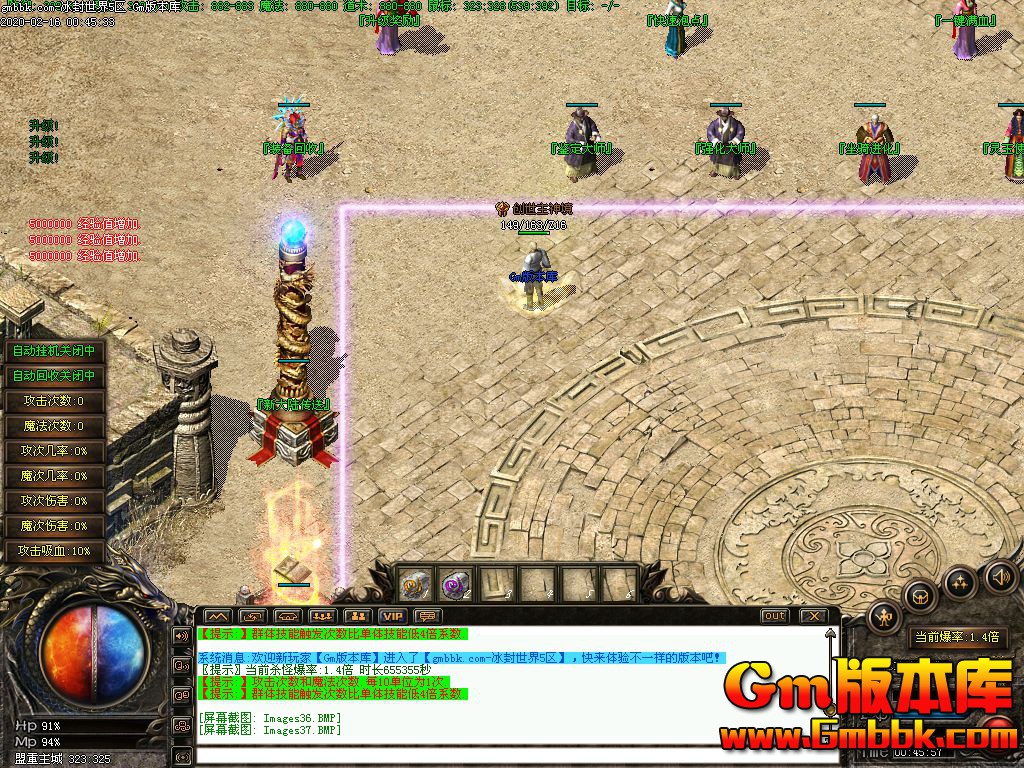Open the character equipment icon
Screen dimensions: 1024x768
(x=886, y=617)
